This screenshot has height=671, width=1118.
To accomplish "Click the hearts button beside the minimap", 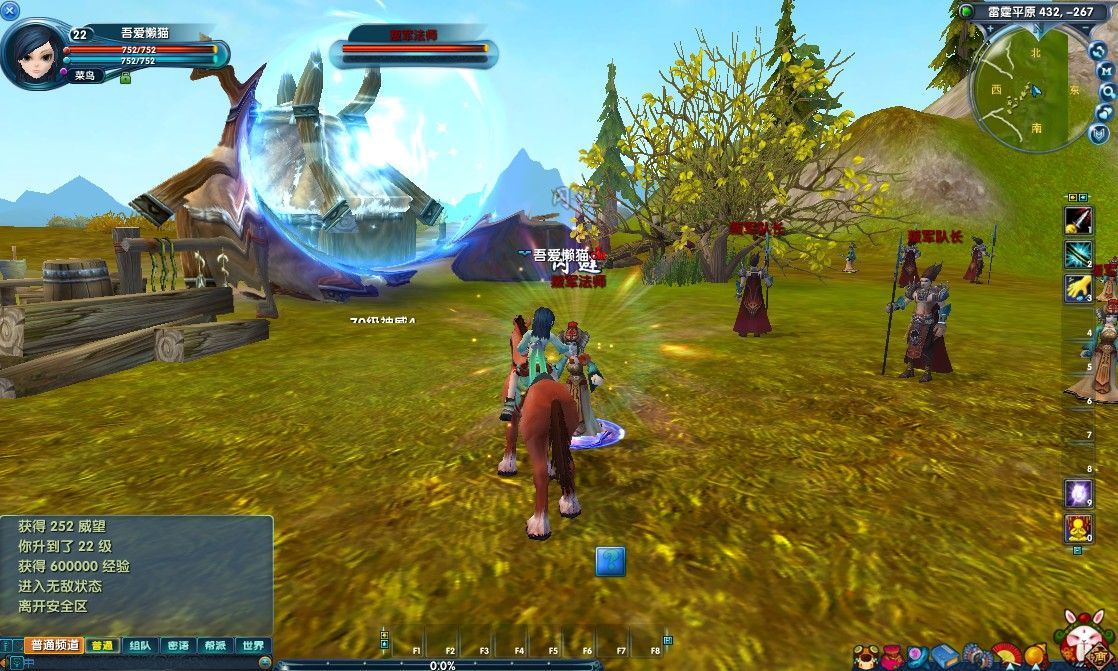I will tap(1107, 111).
